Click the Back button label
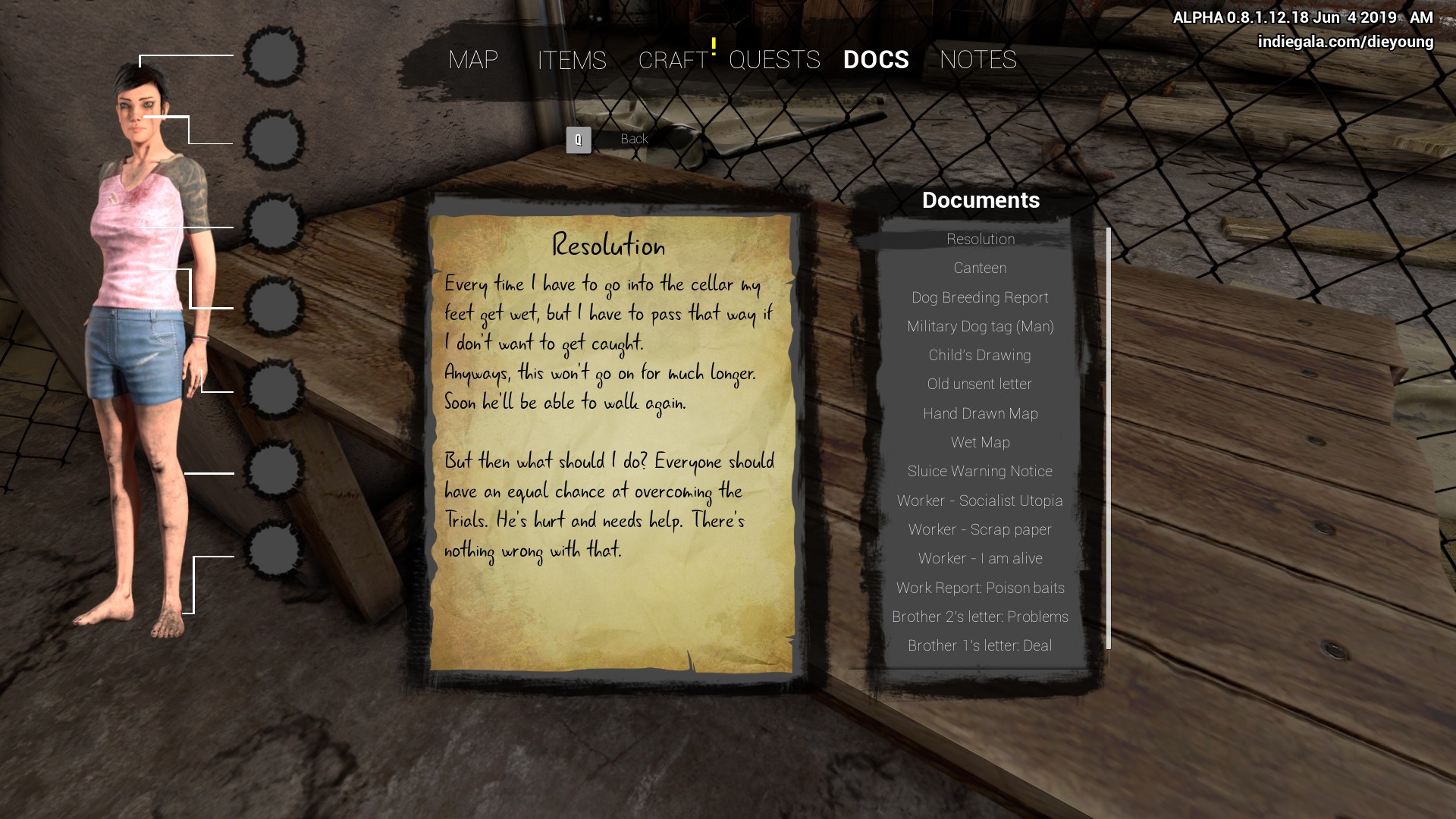1456x819 pixels. (x=634, y=139)
